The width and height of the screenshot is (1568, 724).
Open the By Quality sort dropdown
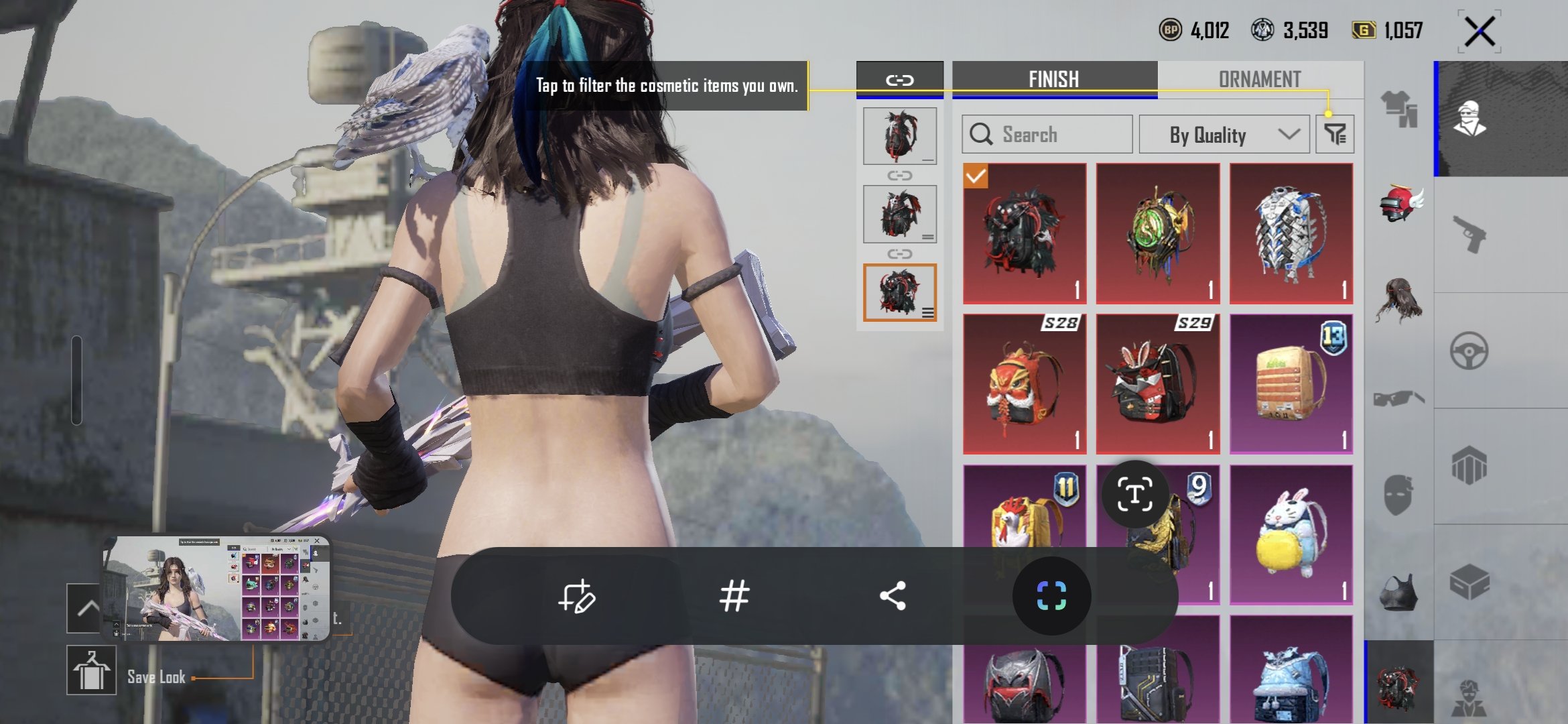(x=1224, y=135)
